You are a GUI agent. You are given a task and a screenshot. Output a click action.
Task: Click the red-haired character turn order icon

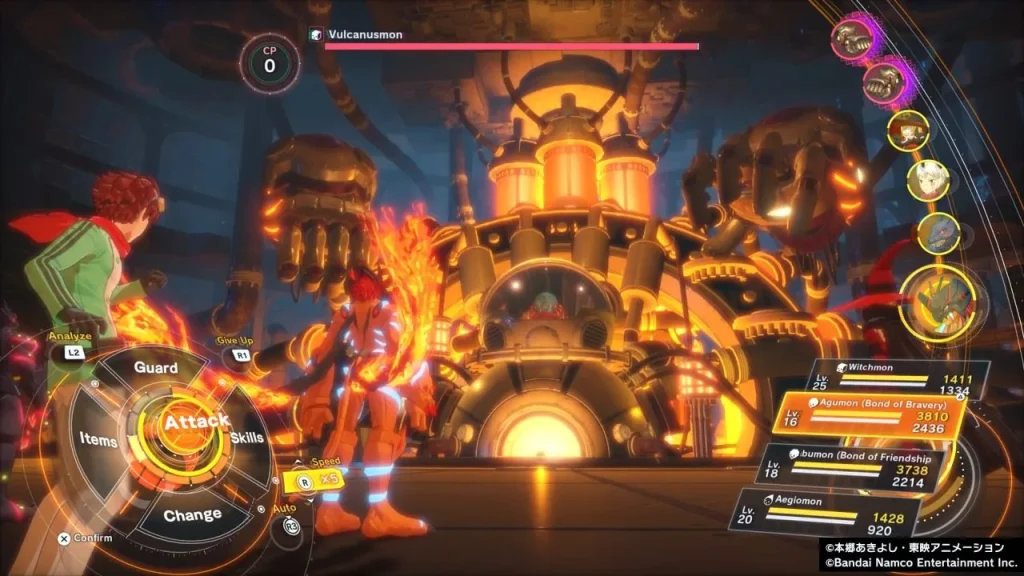(908, 131)
